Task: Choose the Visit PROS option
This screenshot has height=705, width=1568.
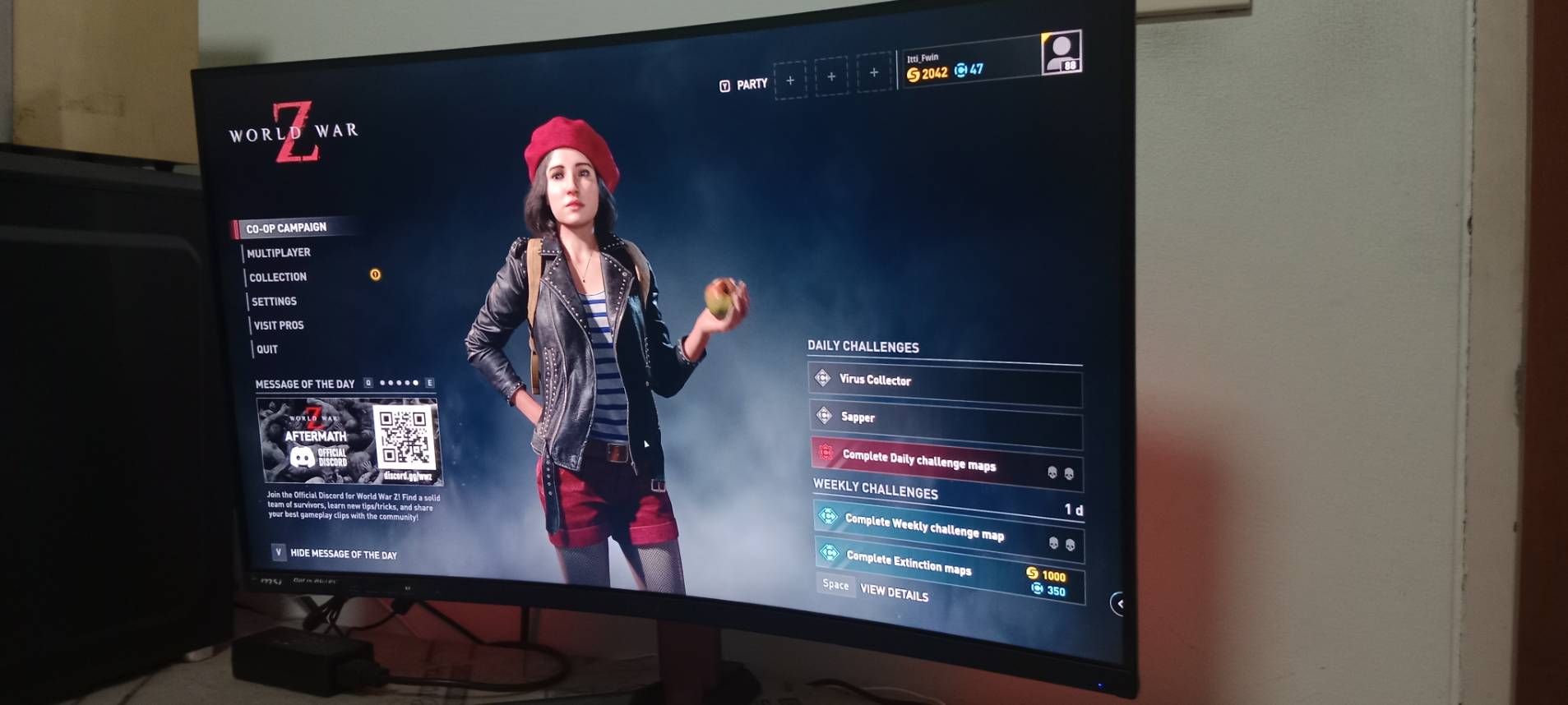Action: click(x=279, y=325)
